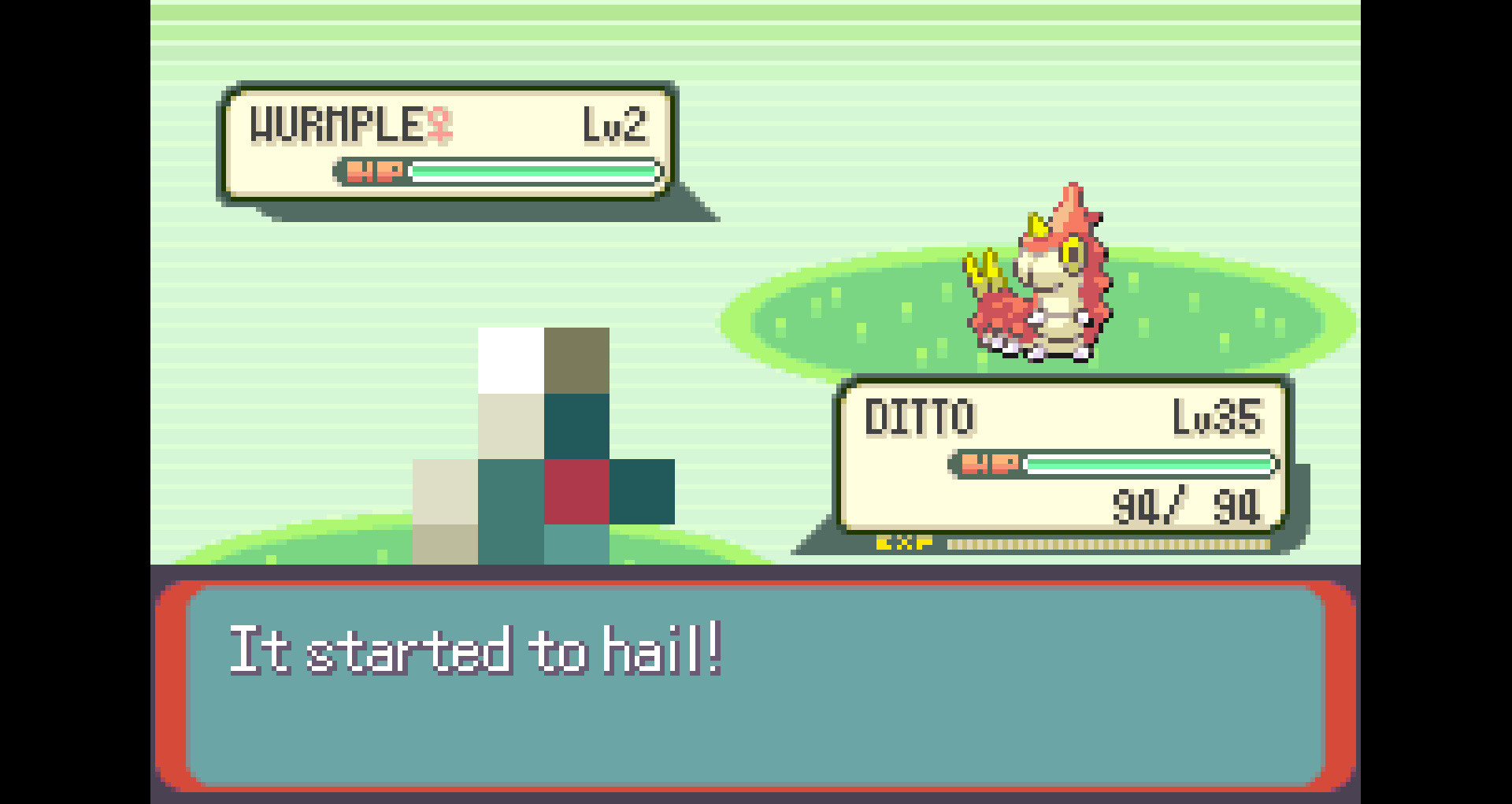Screen dimensions: 1512x804
Task: Click the HP icon in Wurmple's status box
Action: click(x=374, y=171)
